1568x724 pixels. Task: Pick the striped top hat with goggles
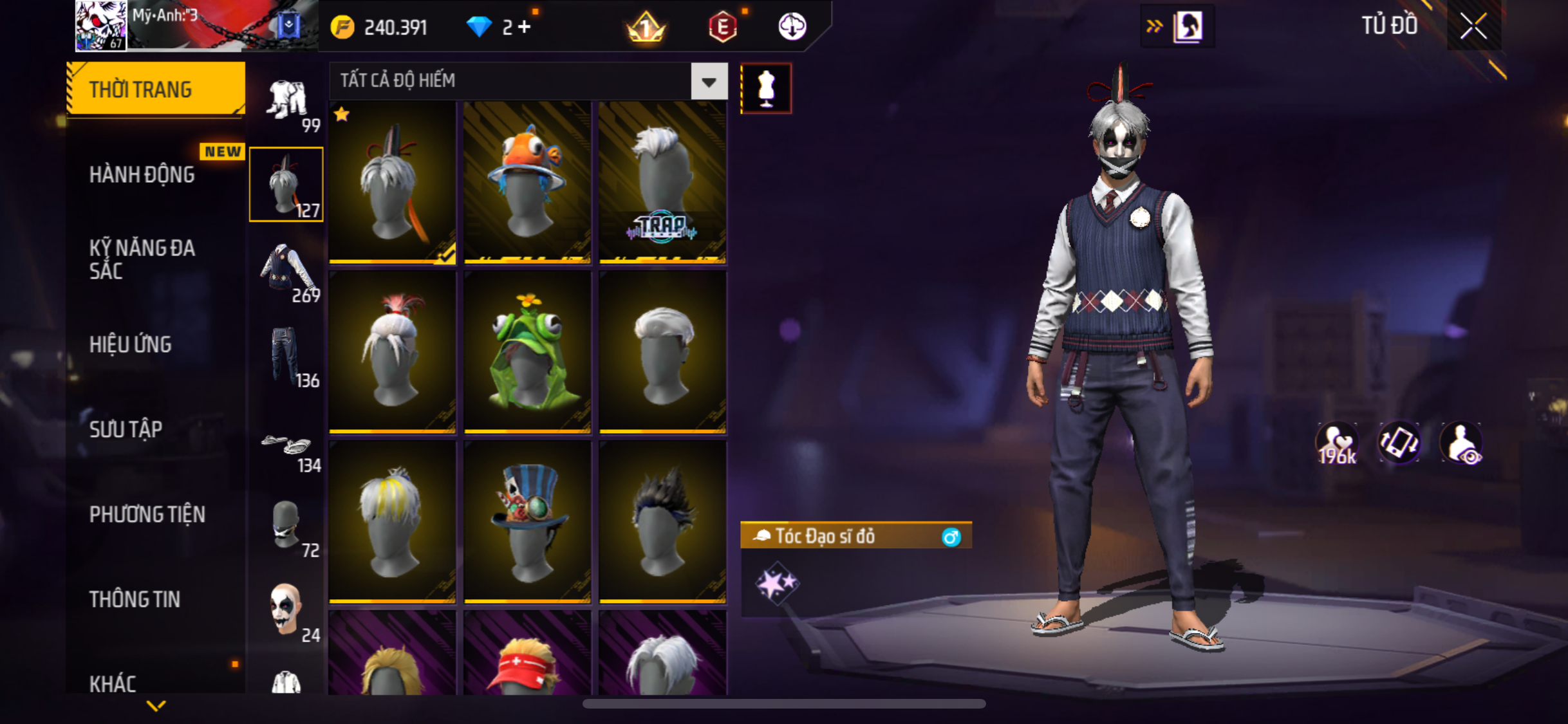pos(527,521)
